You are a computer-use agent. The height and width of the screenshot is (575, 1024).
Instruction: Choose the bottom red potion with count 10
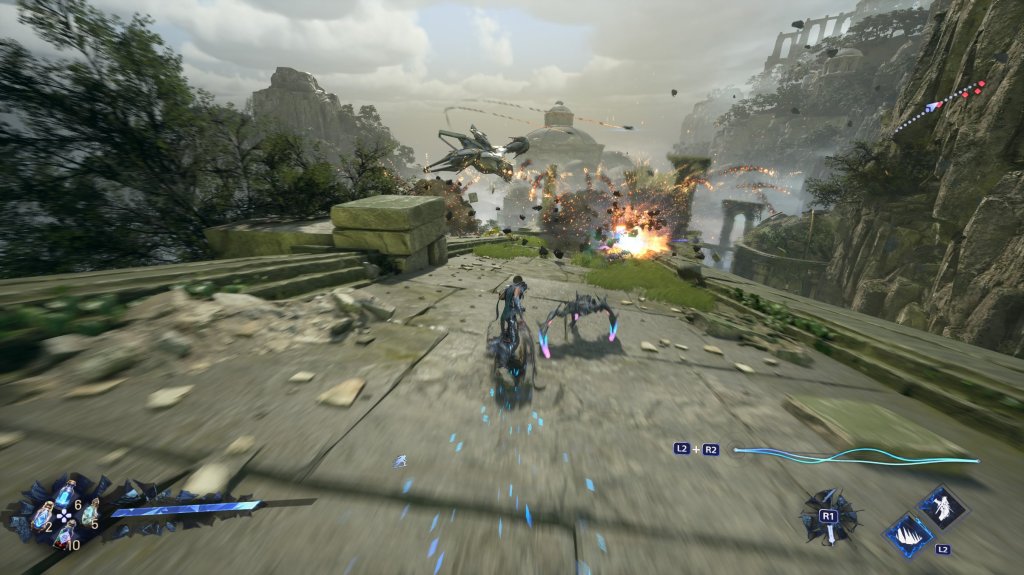(x=65, y=537)
